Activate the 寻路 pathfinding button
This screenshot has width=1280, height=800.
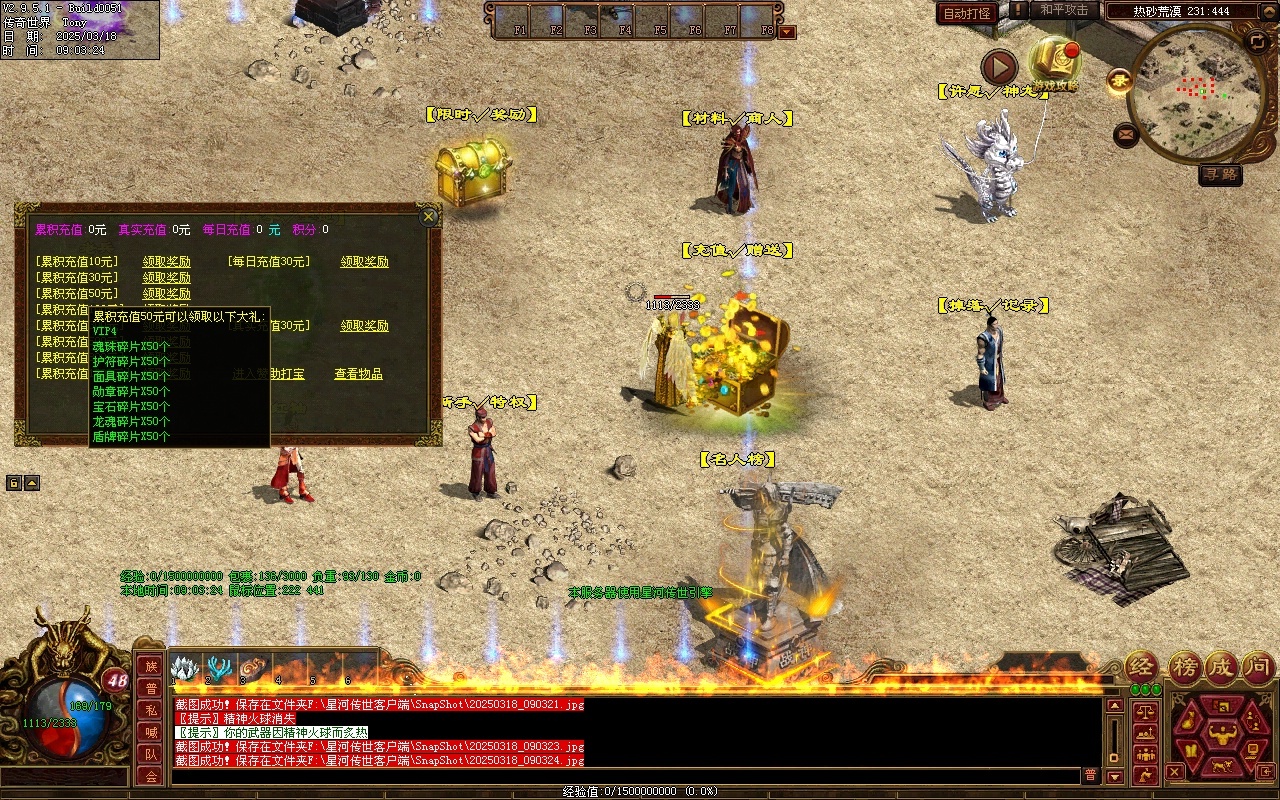(1220, 174)
